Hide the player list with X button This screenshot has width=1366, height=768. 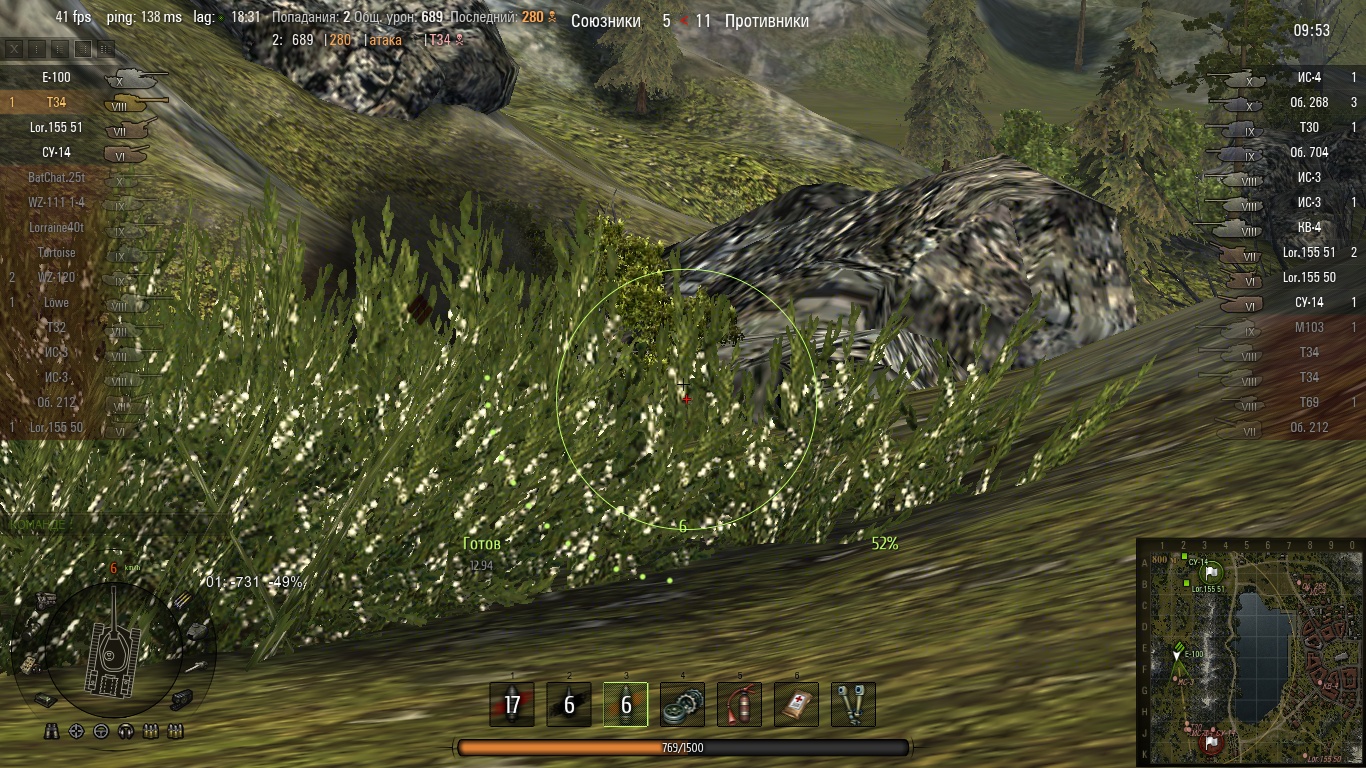[x=14, y=48]
